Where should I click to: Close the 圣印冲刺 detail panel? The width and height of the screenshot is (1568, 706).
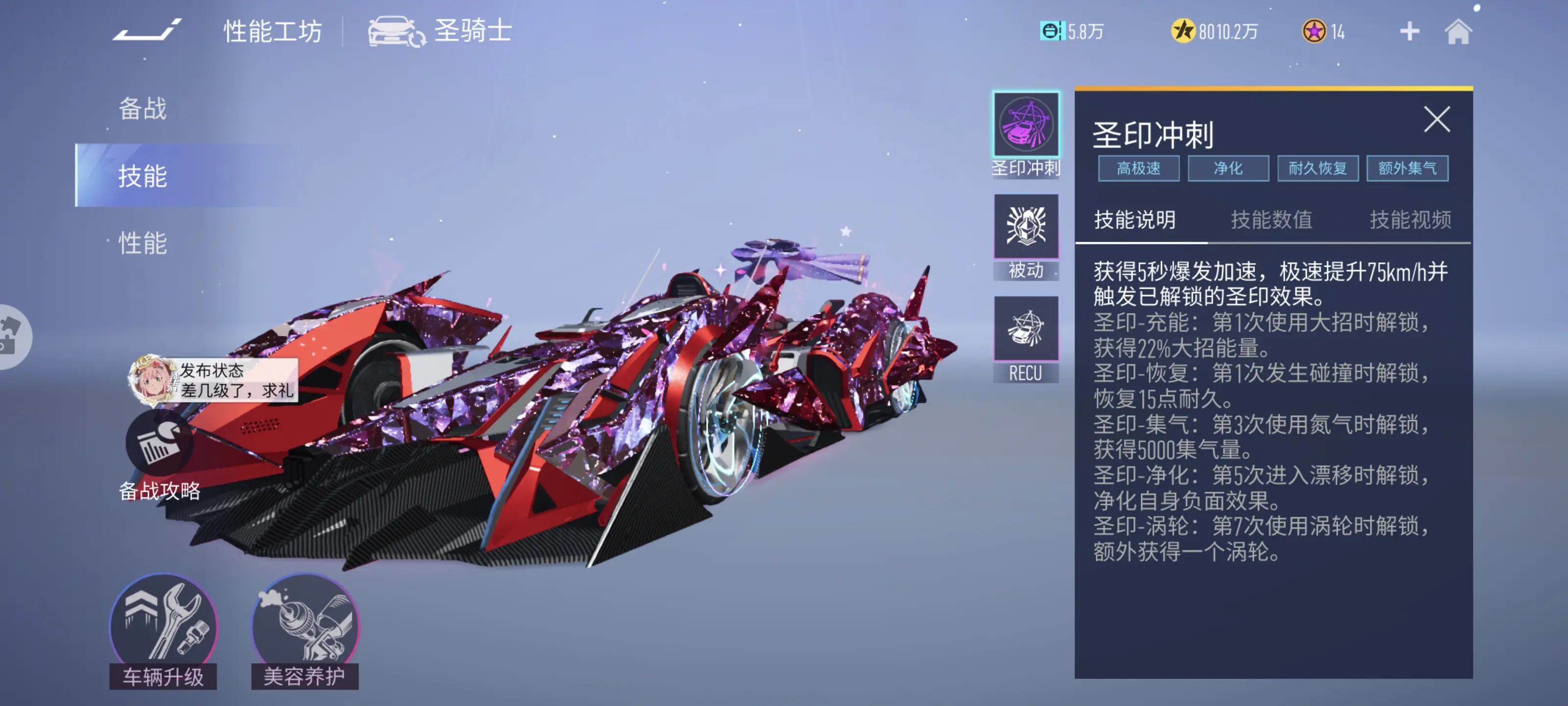[x=1437, y=120]
